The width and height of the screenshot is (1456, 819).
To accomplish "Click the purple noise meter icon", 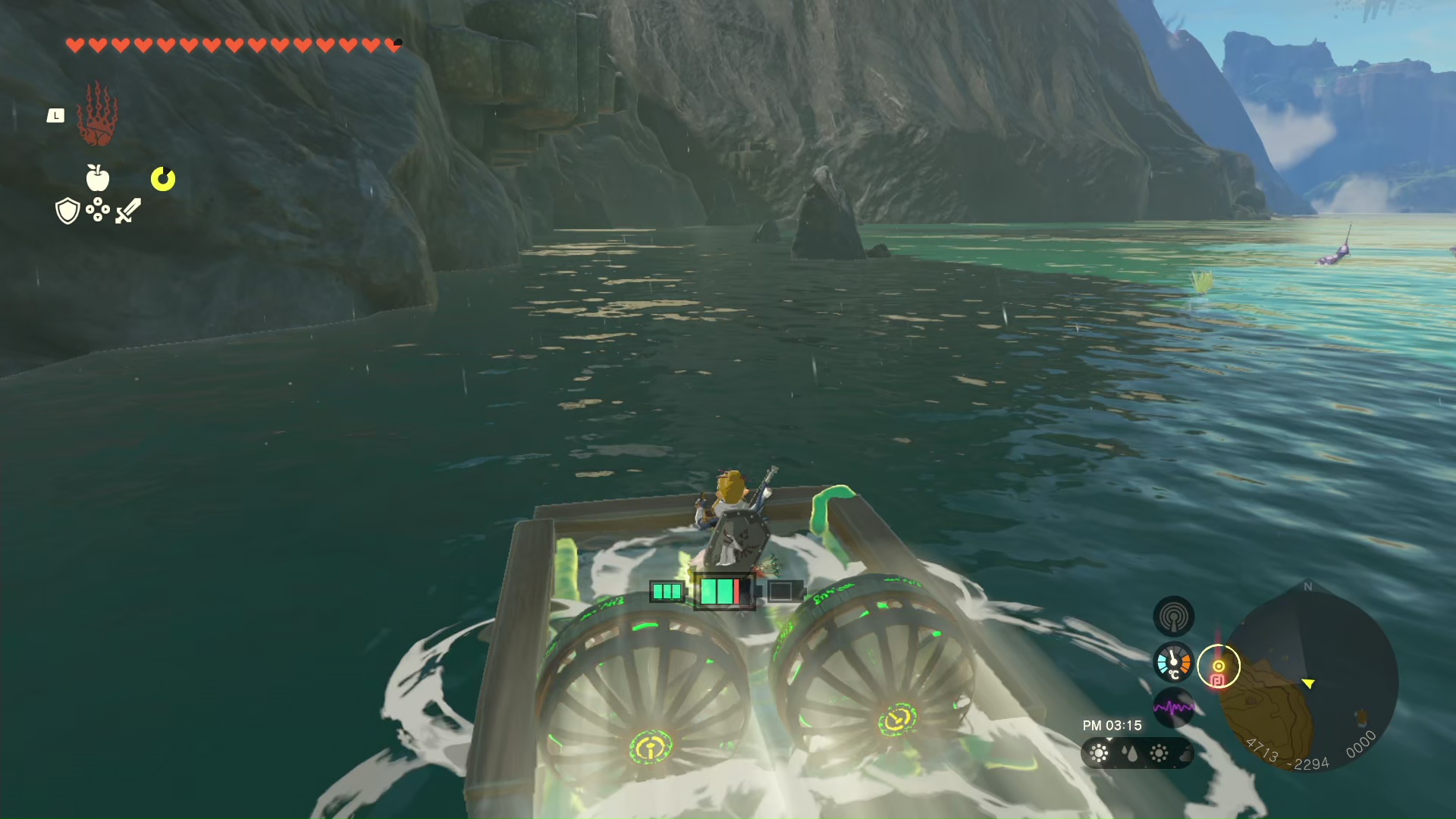I will pyautogui.click(x=1173, y=708).
